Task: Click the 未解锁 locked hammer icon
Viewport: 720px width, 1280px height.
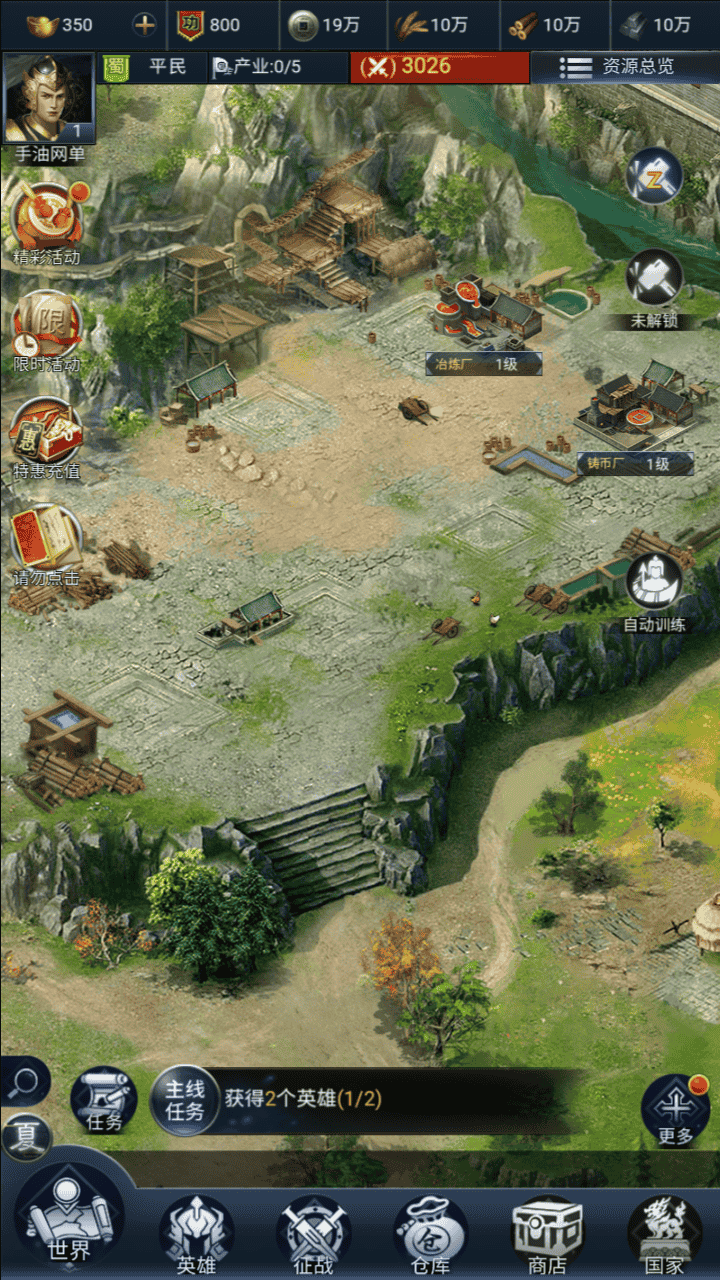Action: tap(654, 280)
